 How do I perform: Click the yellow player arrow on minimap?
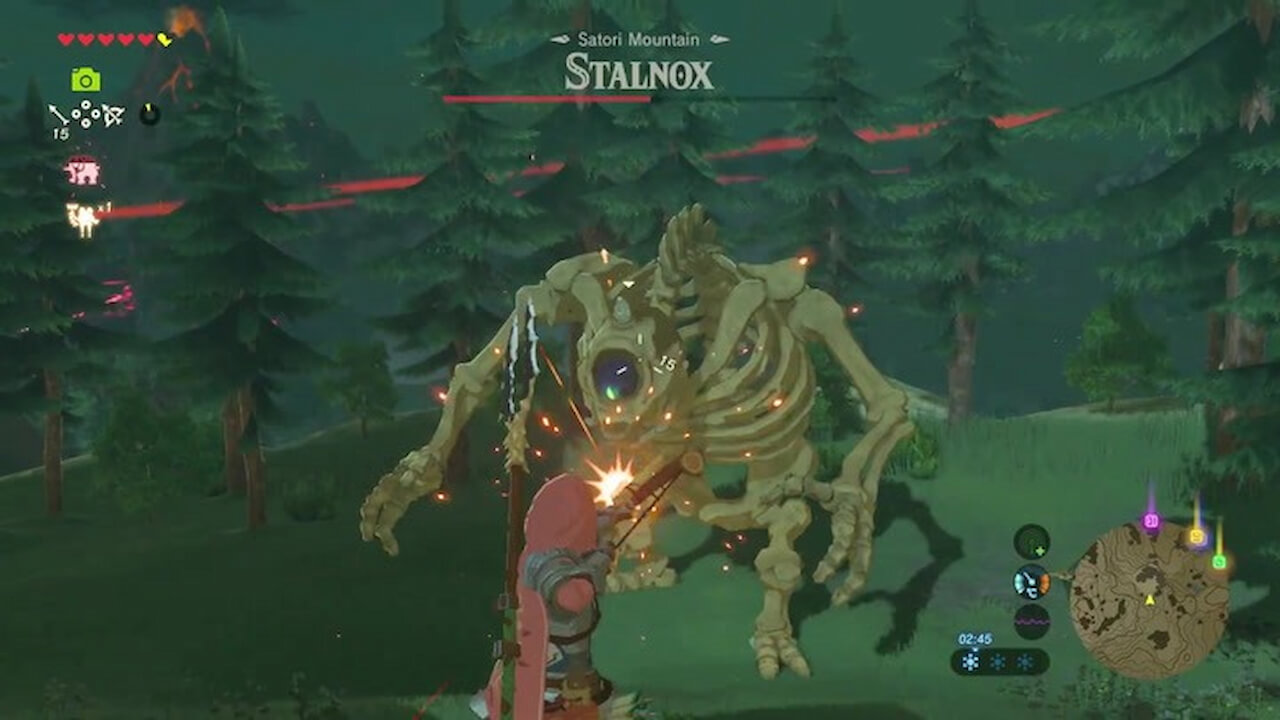(1150, 599)
